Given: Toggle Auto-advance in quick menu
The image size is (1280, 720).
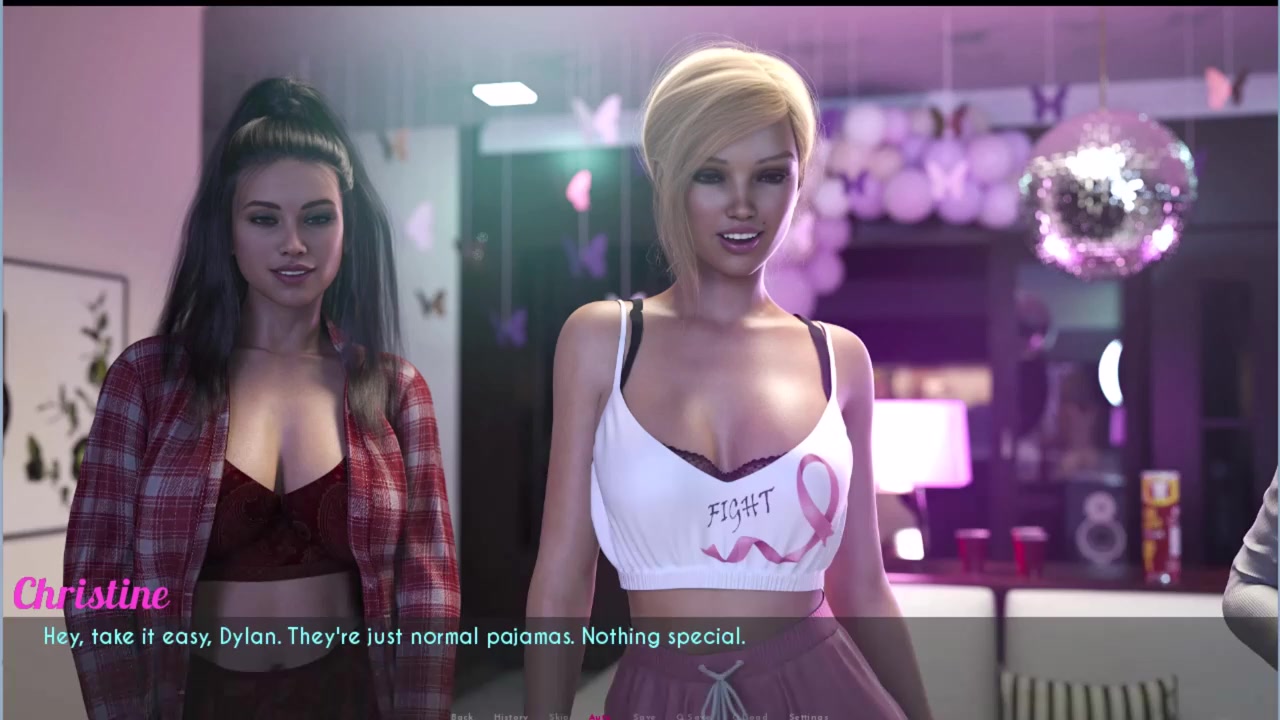Looking at the screenshot, I should click(599, 716).
